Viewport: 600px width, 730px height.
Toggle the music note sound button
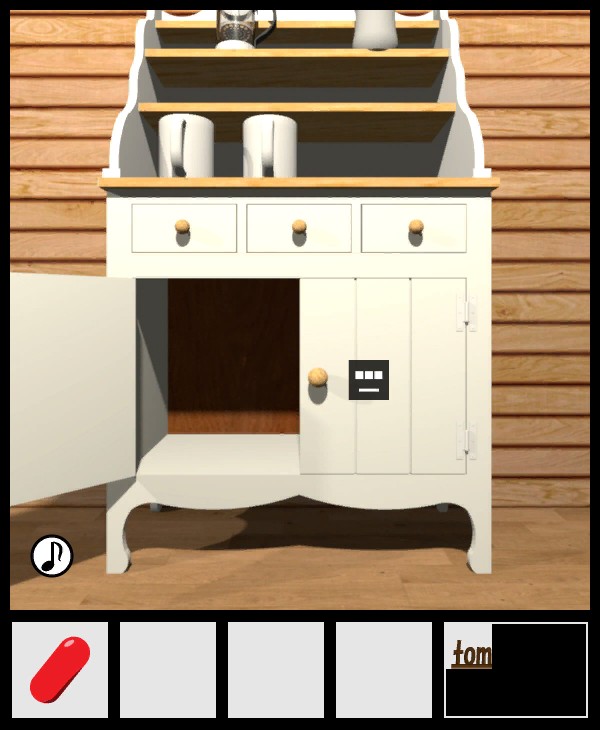coord(52,556)
